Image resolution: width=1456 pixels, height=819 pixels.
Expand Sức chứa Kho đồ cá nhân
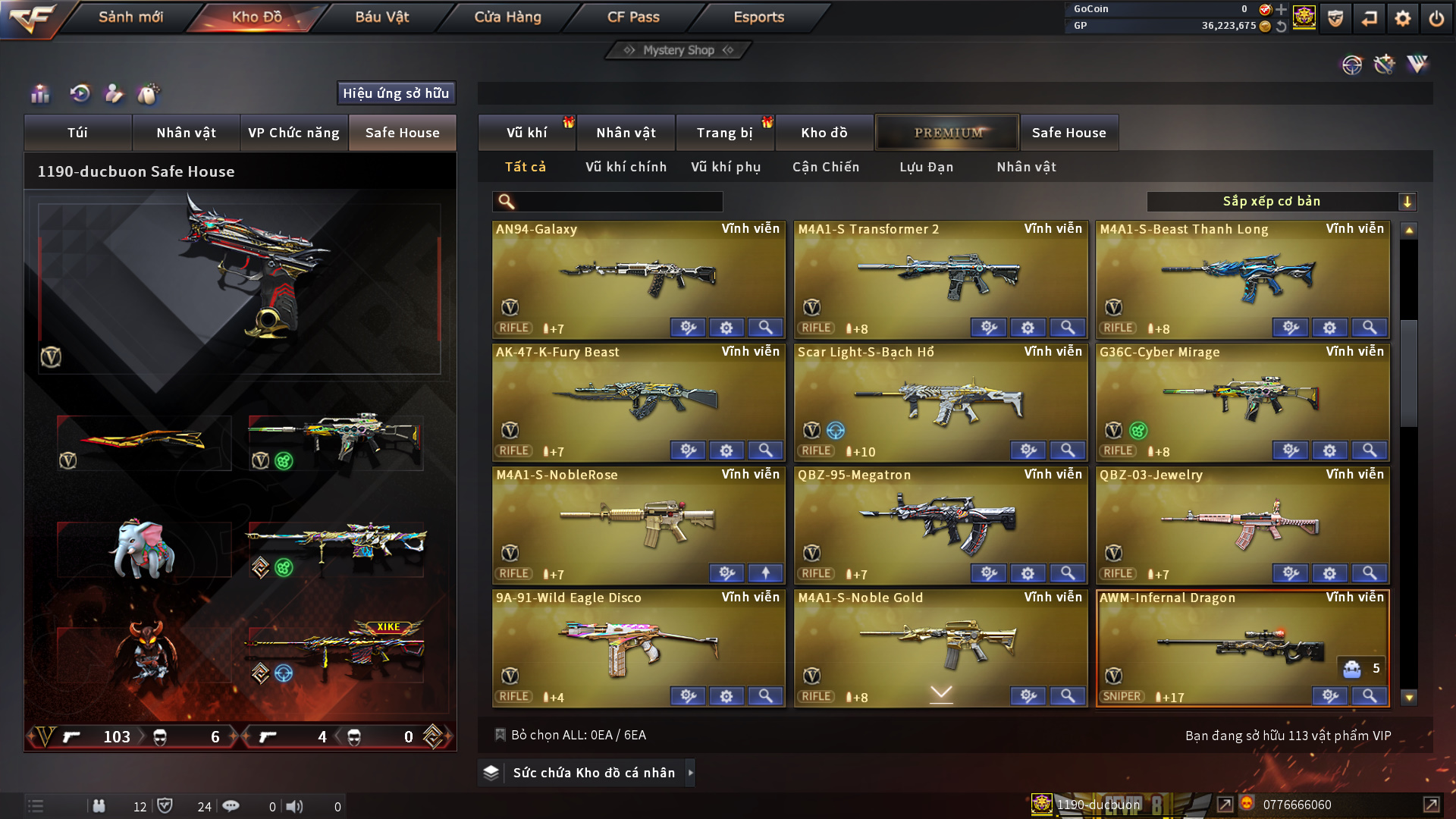tap(593, 773)
